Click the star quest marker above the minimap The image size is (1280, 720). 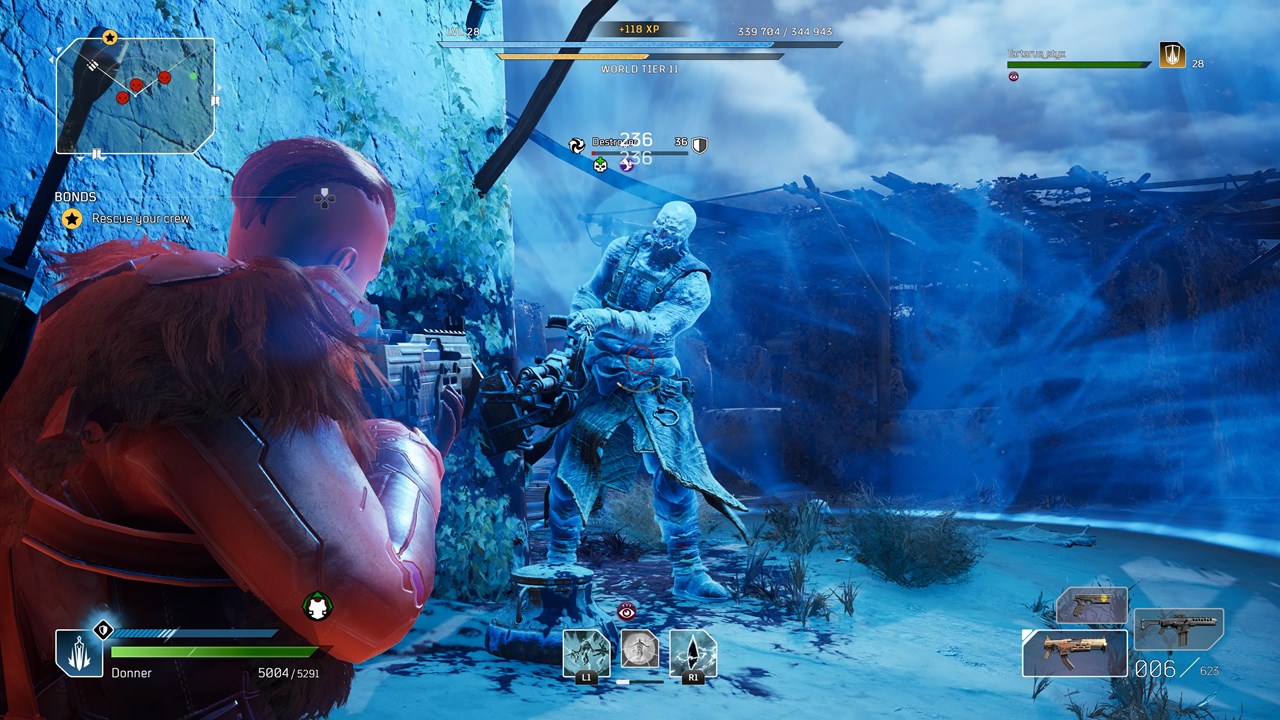[x=110, y=38]
